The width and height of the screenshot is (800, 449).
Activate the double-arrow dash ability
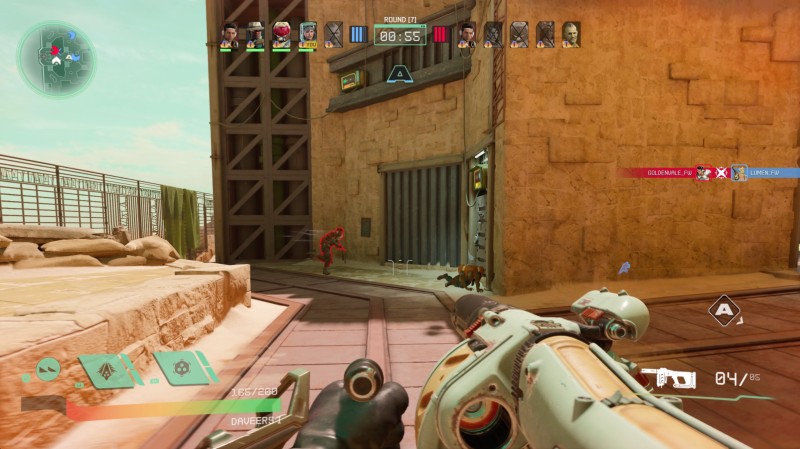coord(46,370)
